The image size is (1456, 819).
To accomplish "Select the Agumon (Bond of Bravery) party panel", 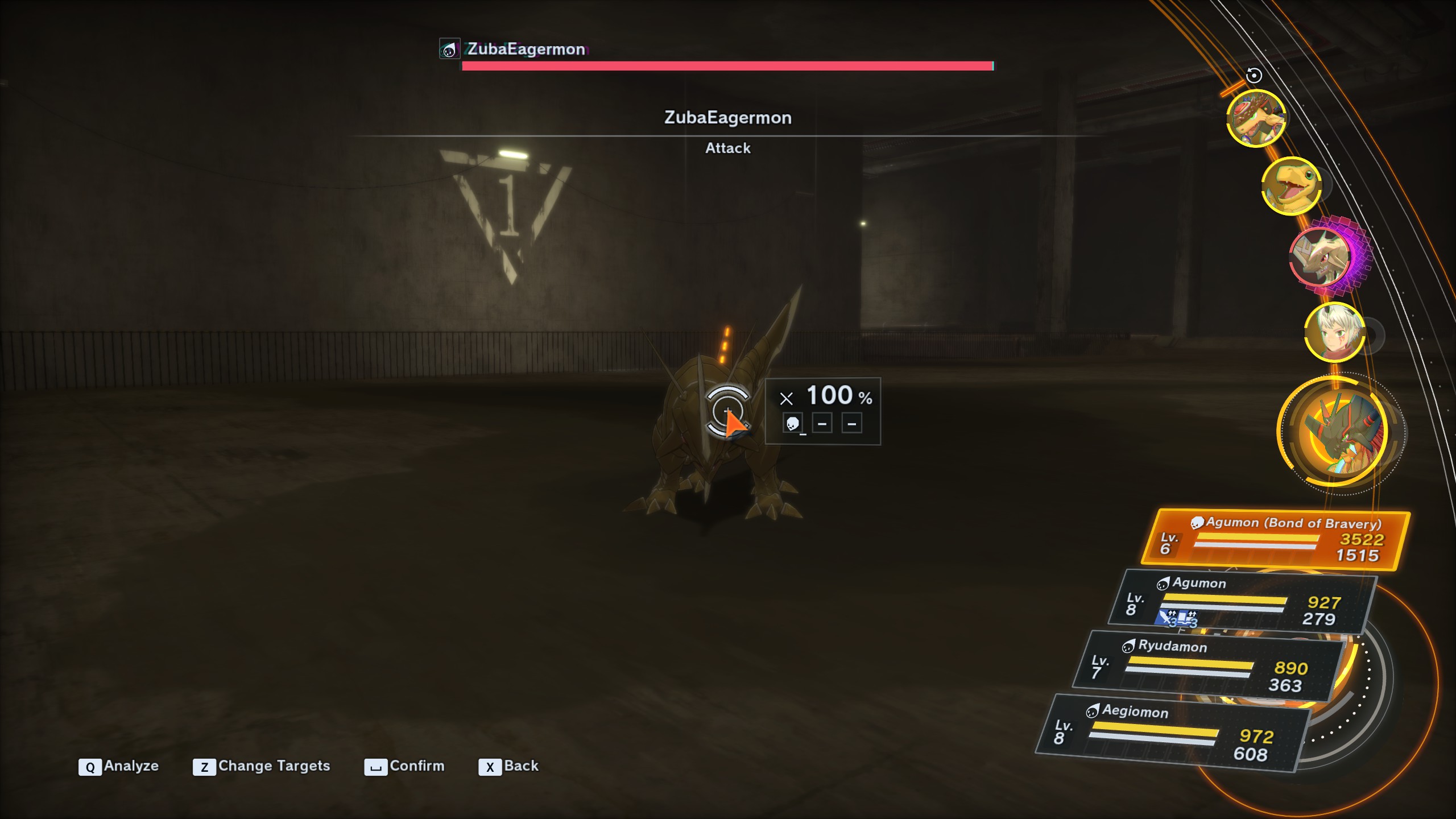I will pos(1276,540).
